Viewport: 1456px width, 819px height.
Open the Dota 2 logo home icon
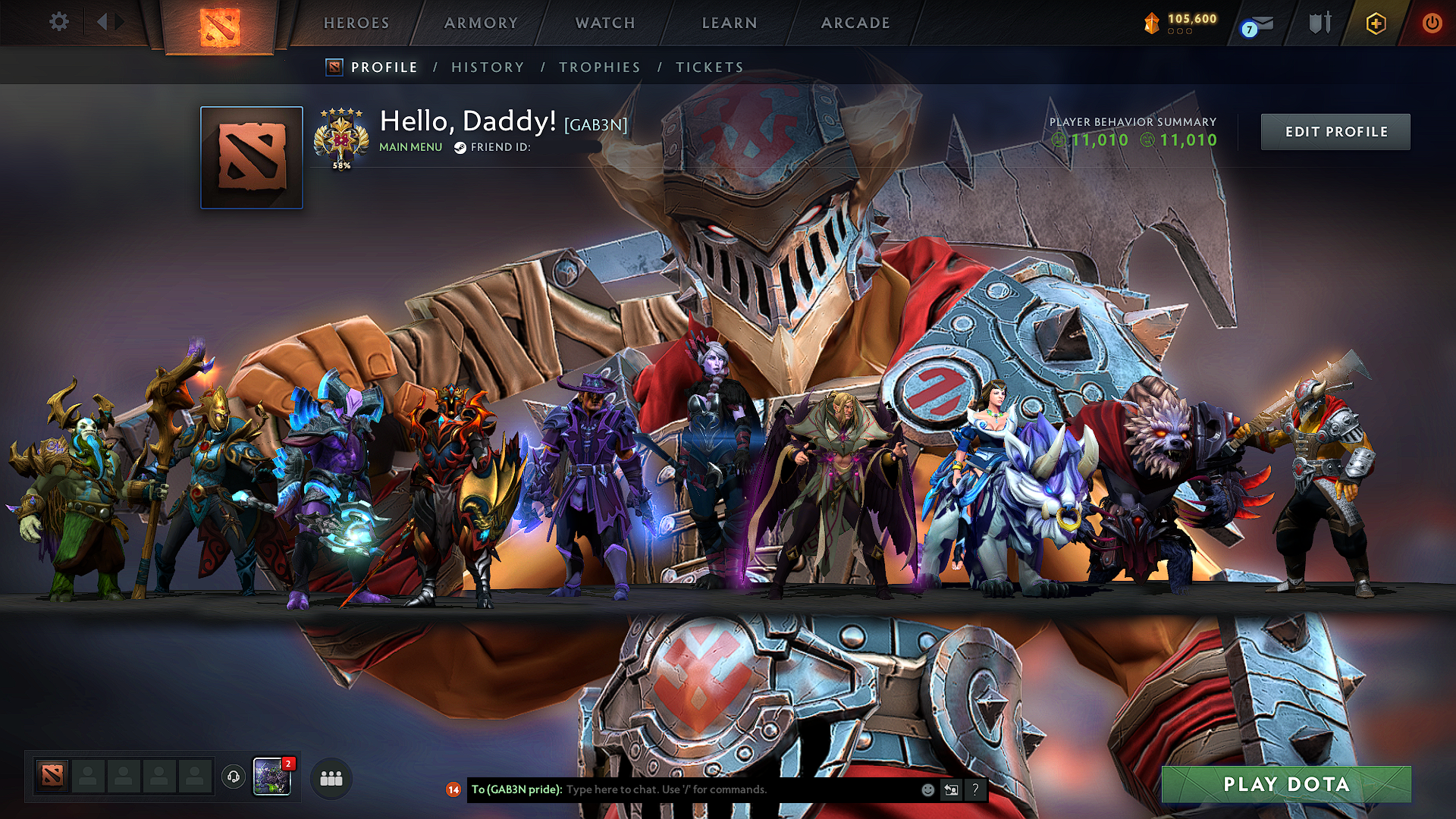click(219, 23)
